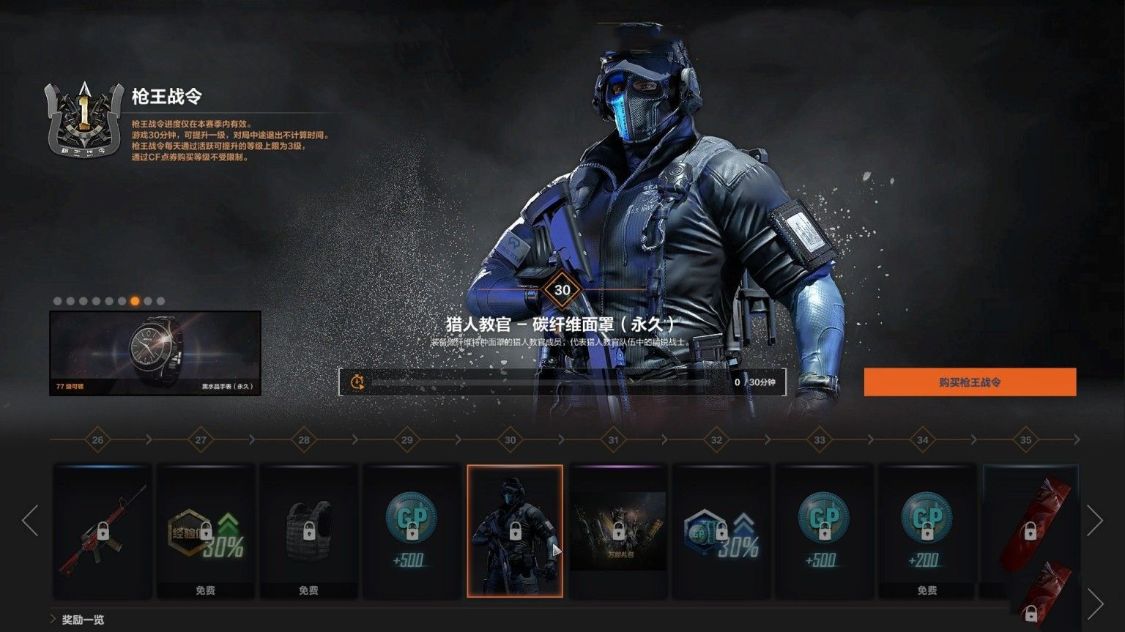
Task: Show next rewards with the right arrow
Action: click(x=1095, y=520)
